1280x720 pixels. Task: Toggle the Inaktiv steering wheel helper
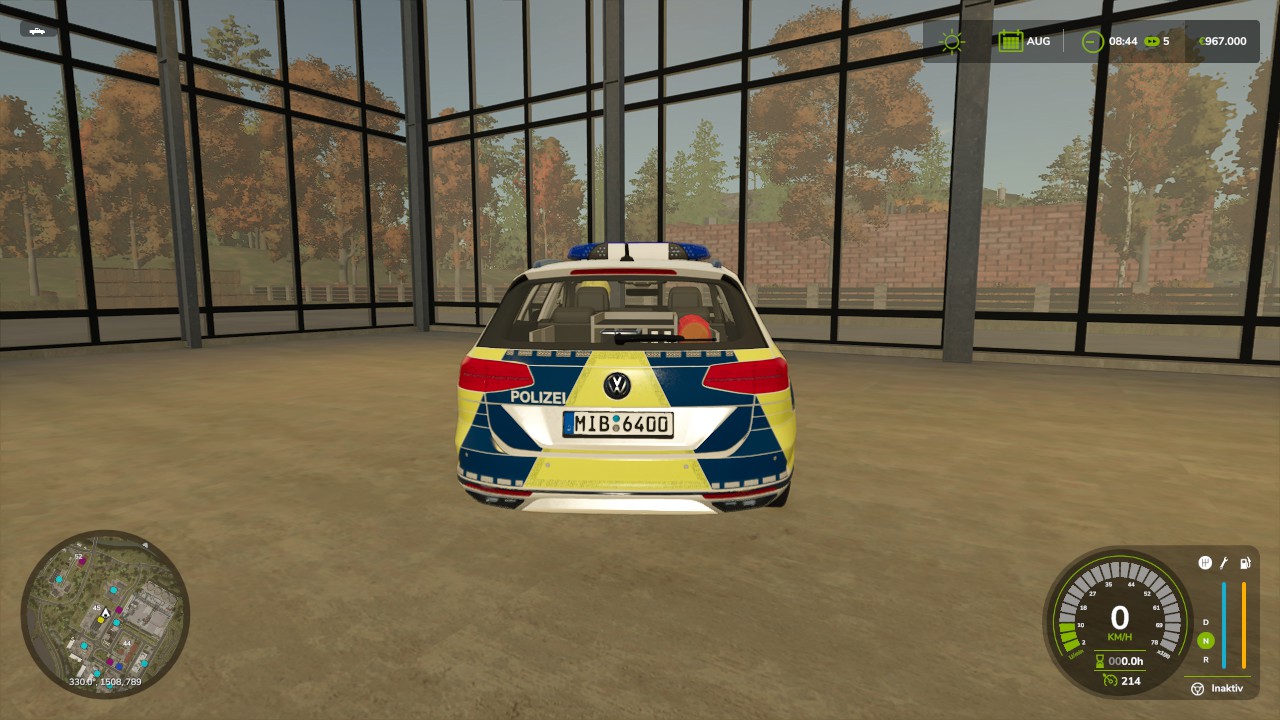1198,688
